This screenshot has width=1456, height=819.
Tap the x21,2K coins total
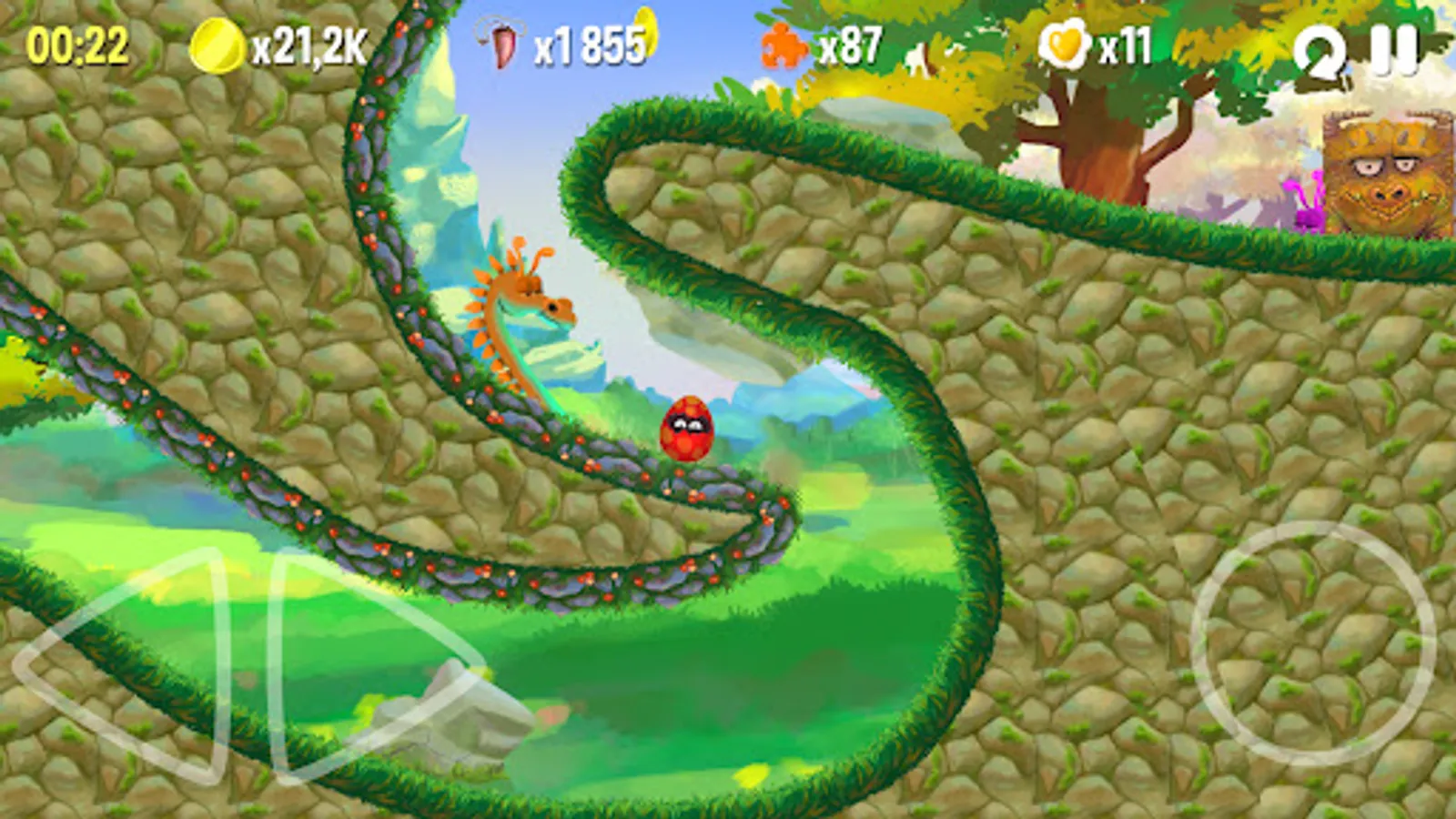coord(306,44)
